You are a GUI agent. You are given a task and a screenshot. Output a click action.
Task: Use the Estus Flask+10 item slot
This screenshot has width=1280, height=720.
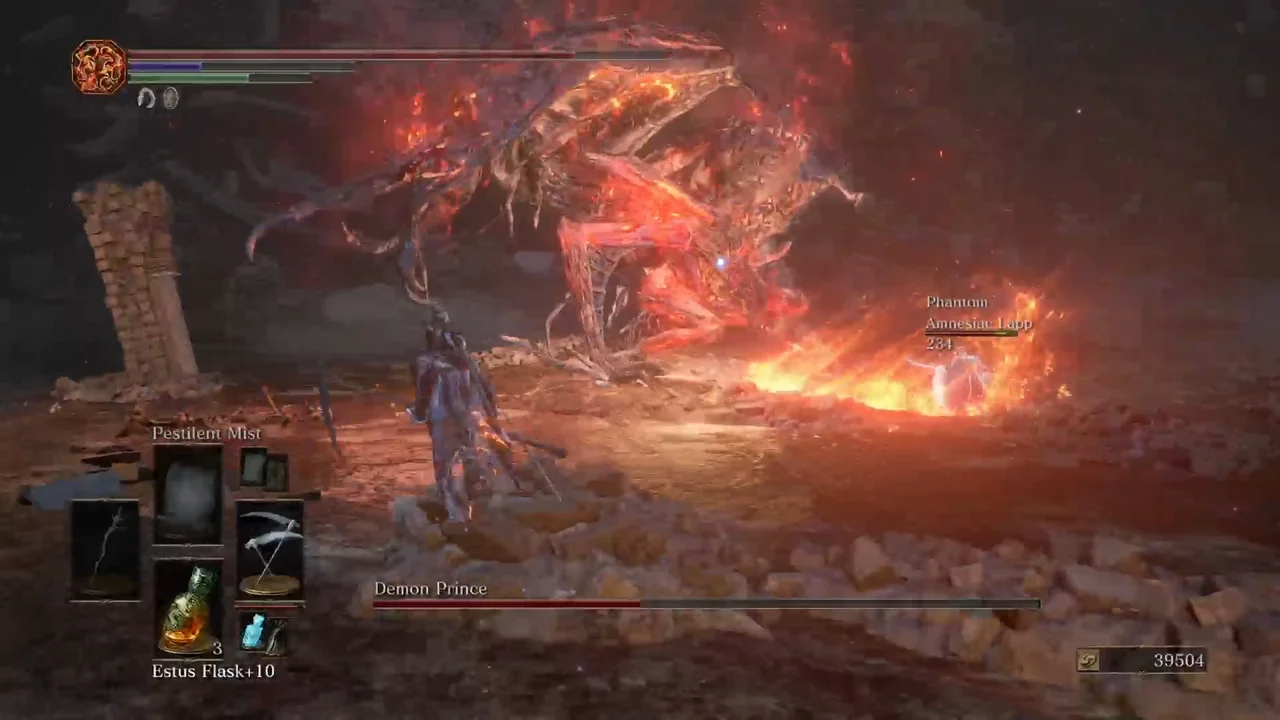188,608
